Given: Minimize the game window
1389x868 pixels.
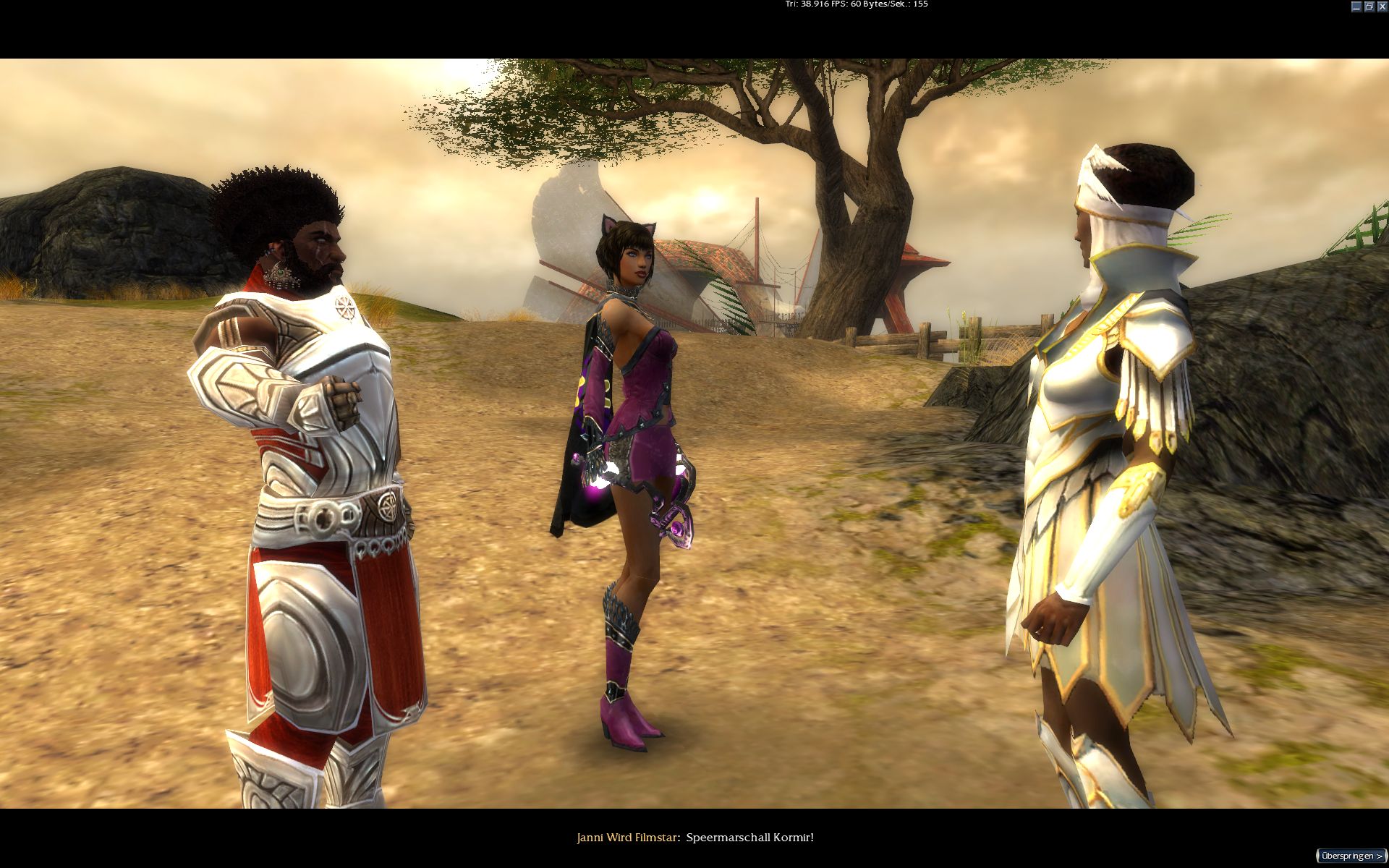Looking at the screenshot, I should tap(1356, 7).
